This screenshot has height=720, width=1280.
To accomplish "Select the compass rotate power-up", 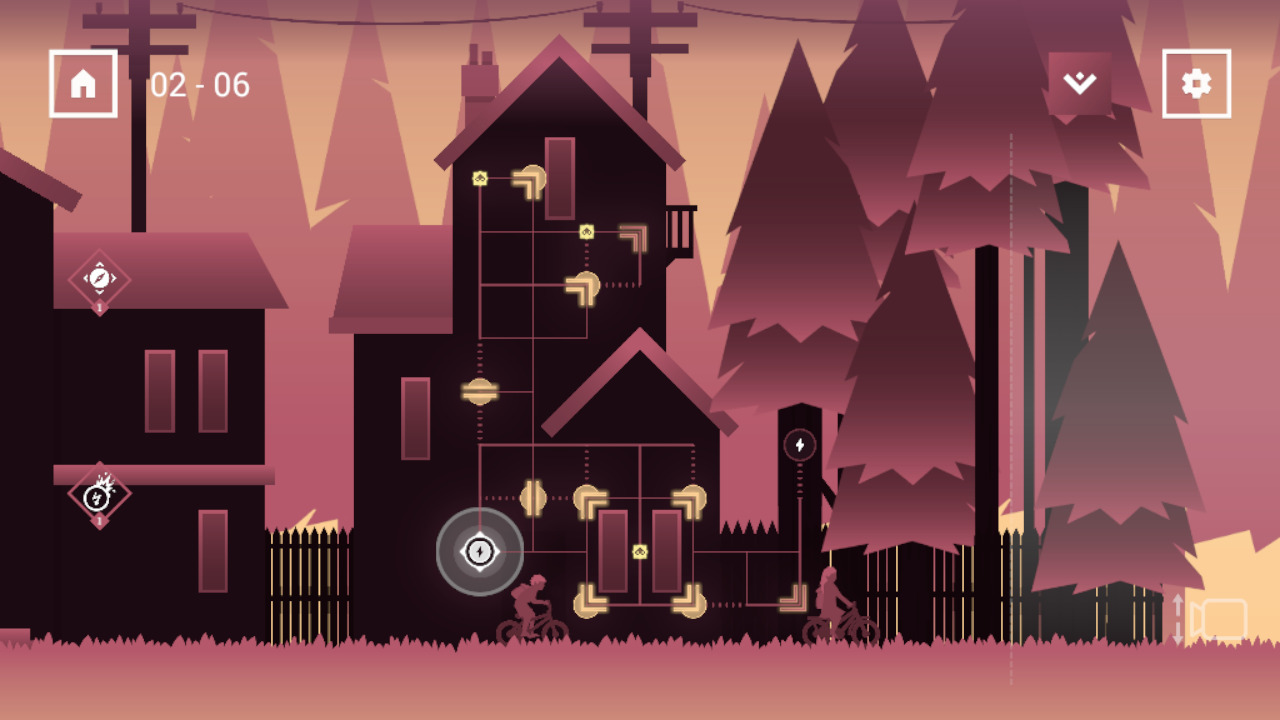I will click(x=99, y=277).
